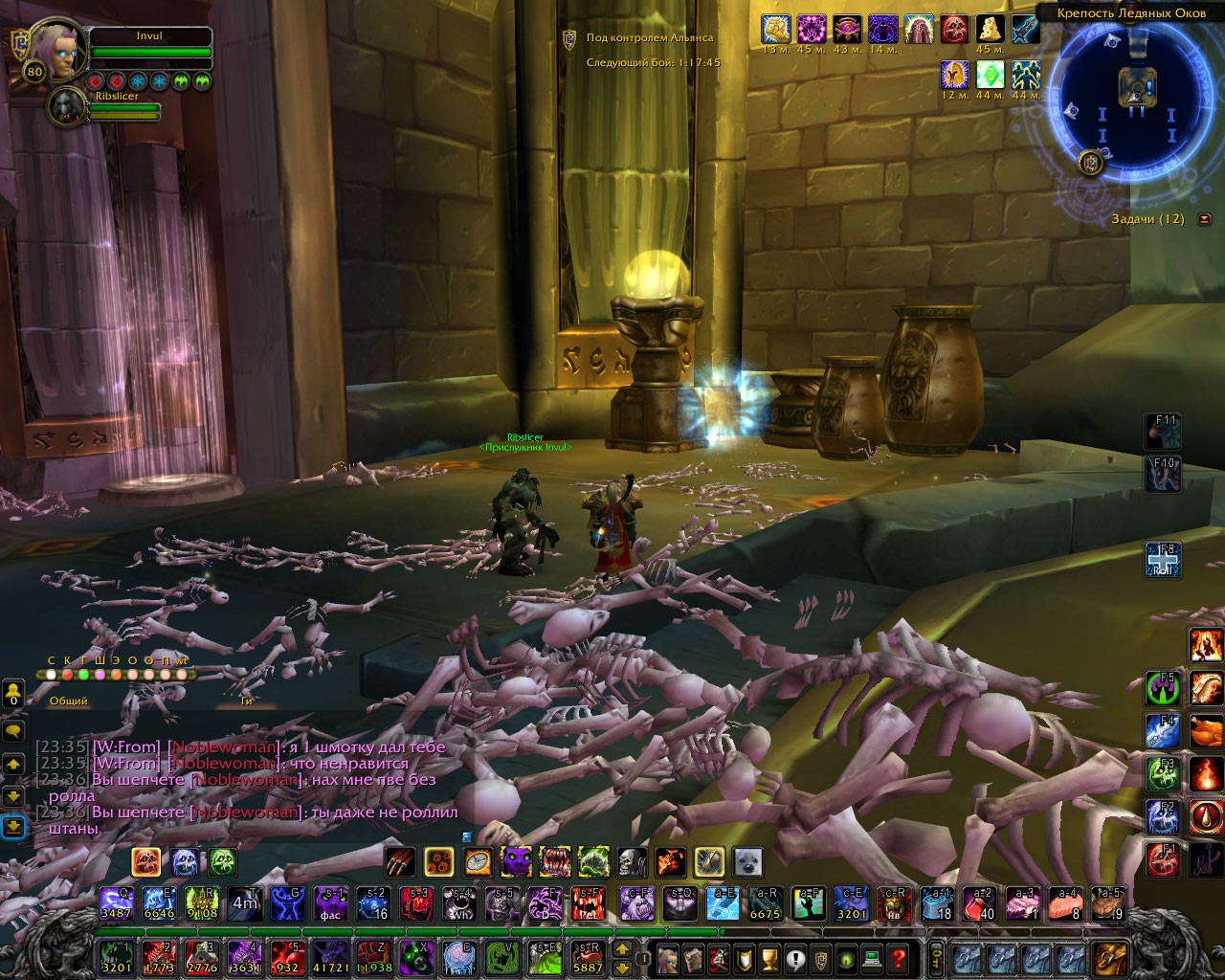Open the main backpack
This screenshot has height=980, width=1225.
1110,958
